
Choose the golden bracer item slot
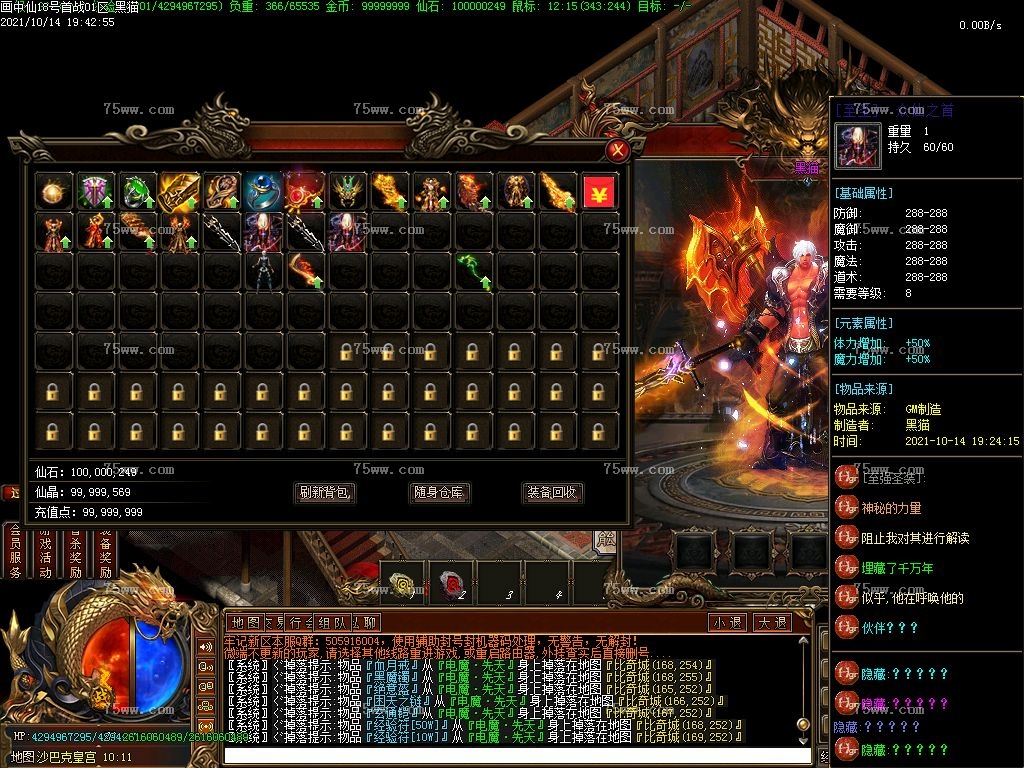pyautogui.click(x=180, y=191)
